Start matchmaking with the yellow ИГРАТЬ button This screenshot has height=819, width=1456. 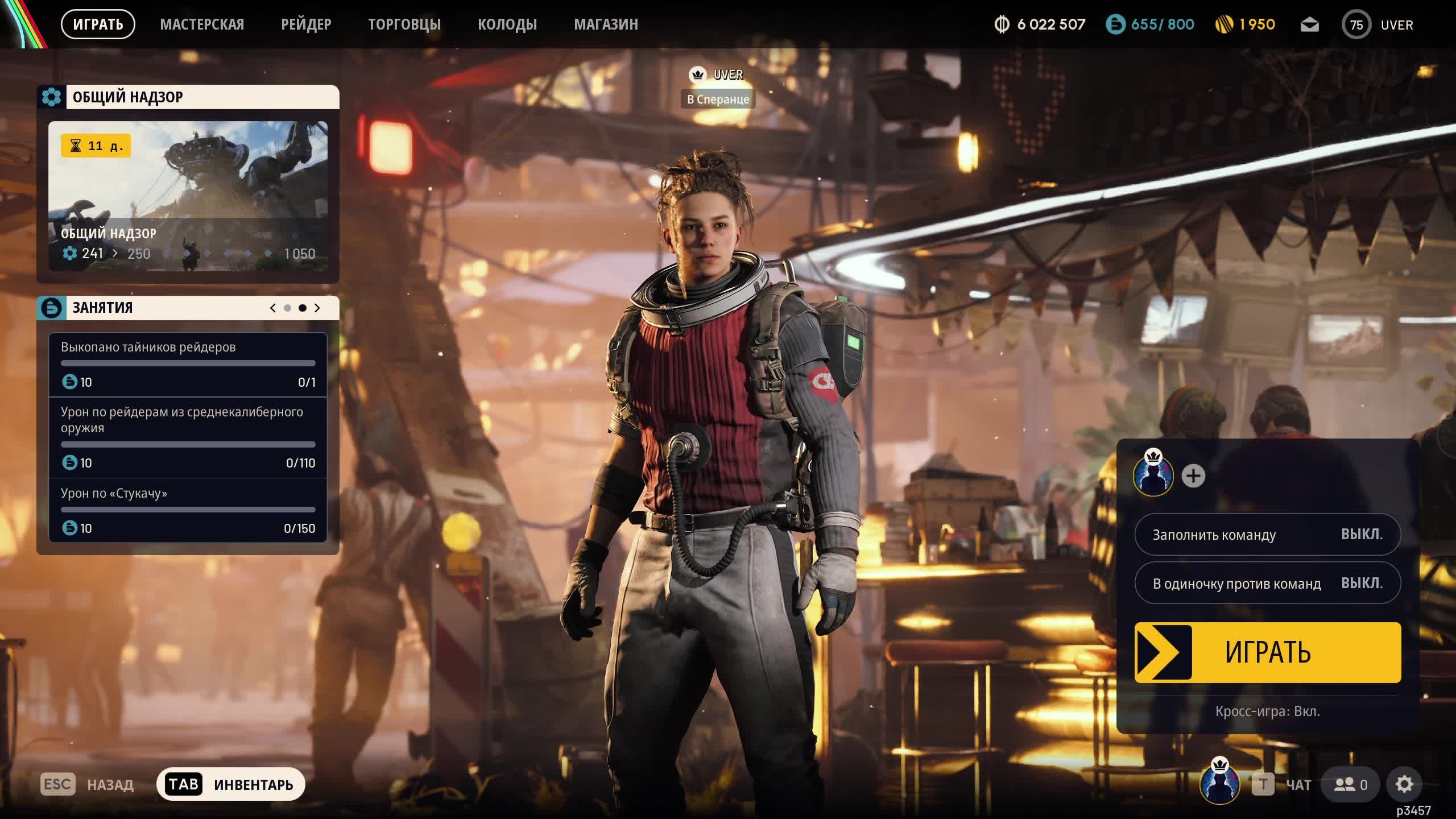tap(1267, 652)
